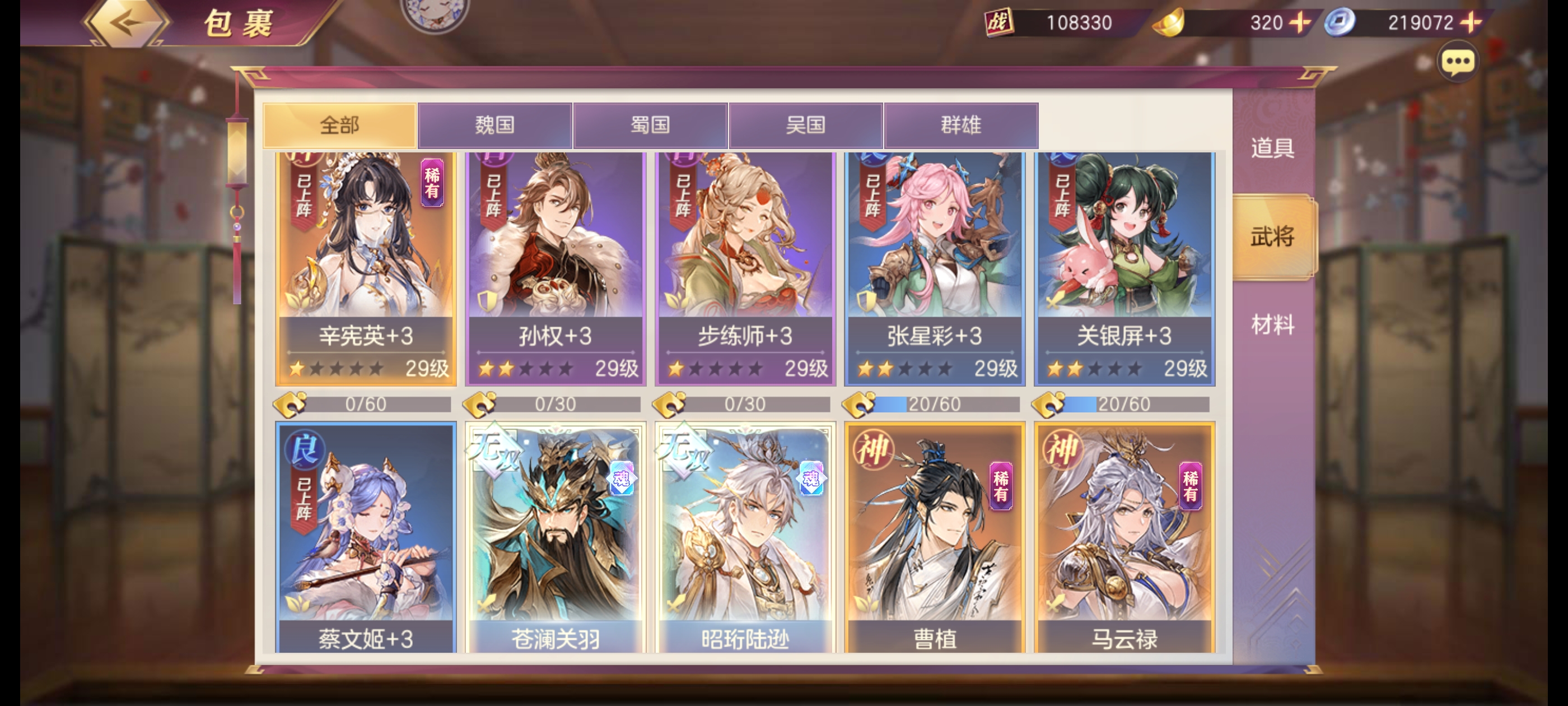Go back using the arrow button
1568x706 pixels.
(127, 23)
